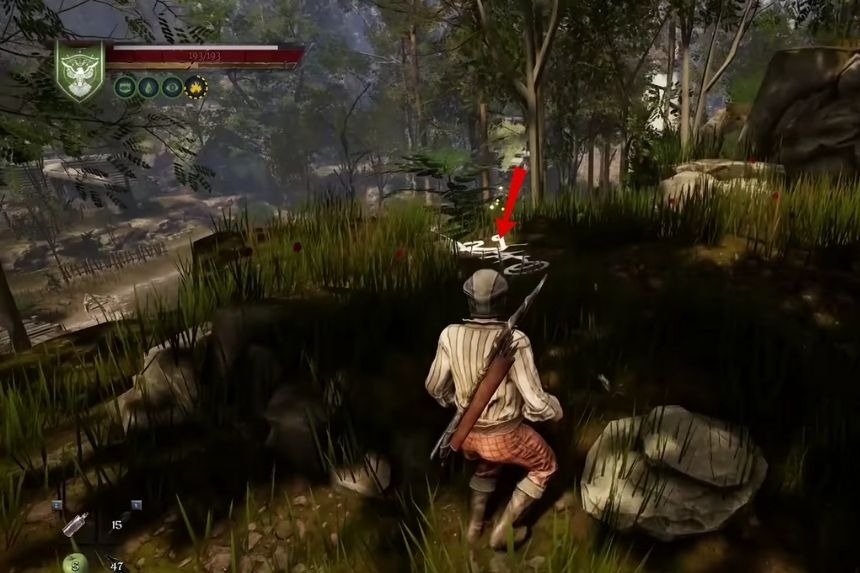The width and height of the screenshot is (860, 573).
Task: Choose the green apple item slot
Action: tap(75, 562)
